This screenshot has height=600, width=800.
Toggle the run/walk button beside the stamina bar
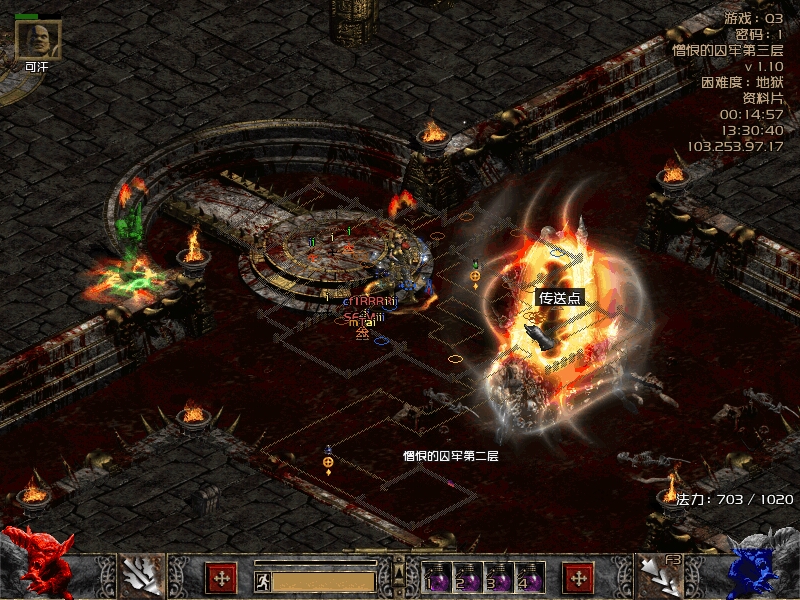(x=262, y=581)
